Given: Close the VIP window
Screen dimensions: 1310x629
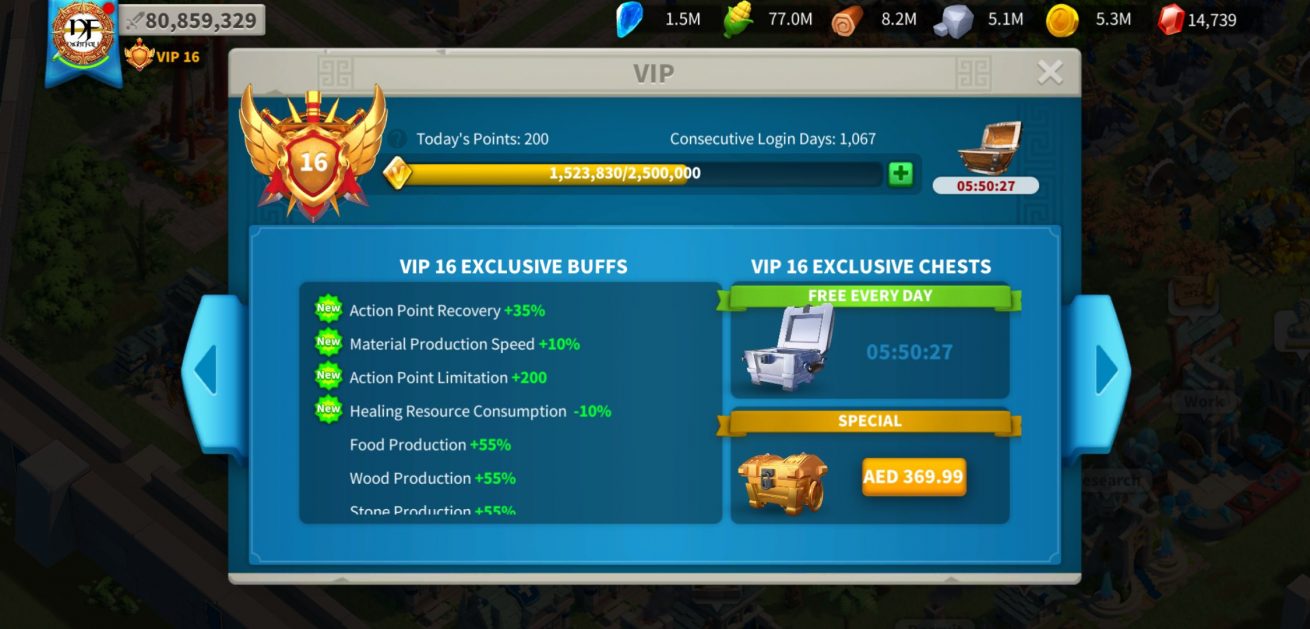Looking at the screenshot, I should click(1049, 72).
